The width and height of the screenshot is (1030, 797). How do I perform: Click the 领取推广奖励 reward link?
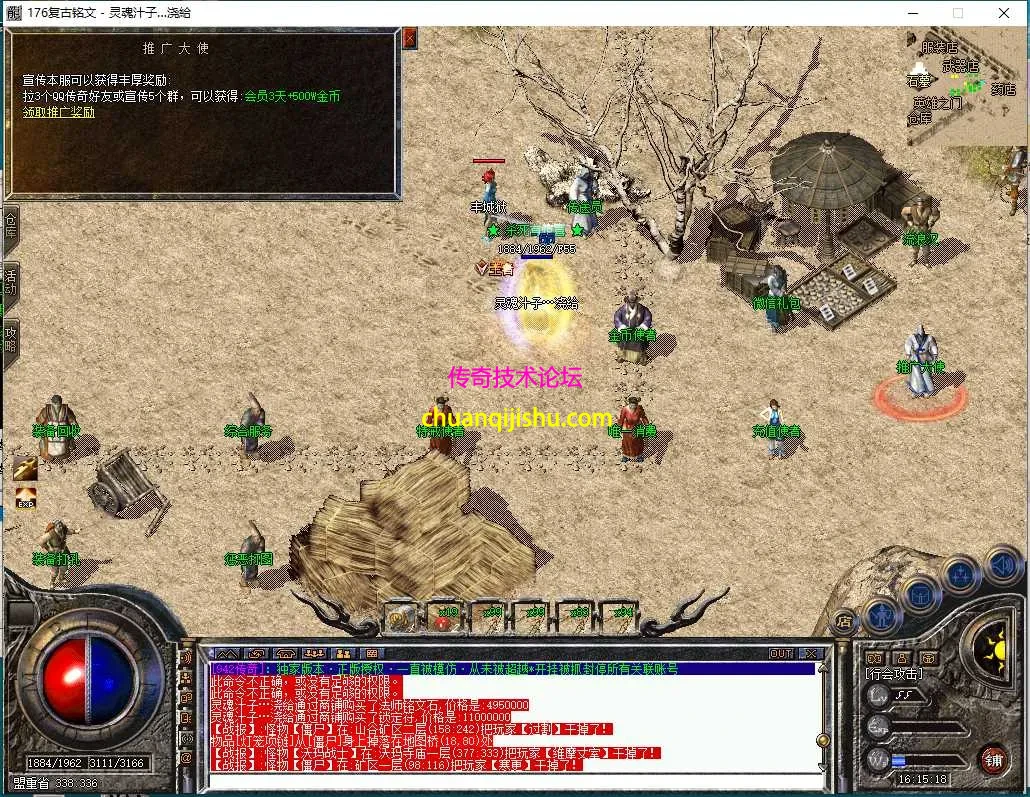pos(59,112)
